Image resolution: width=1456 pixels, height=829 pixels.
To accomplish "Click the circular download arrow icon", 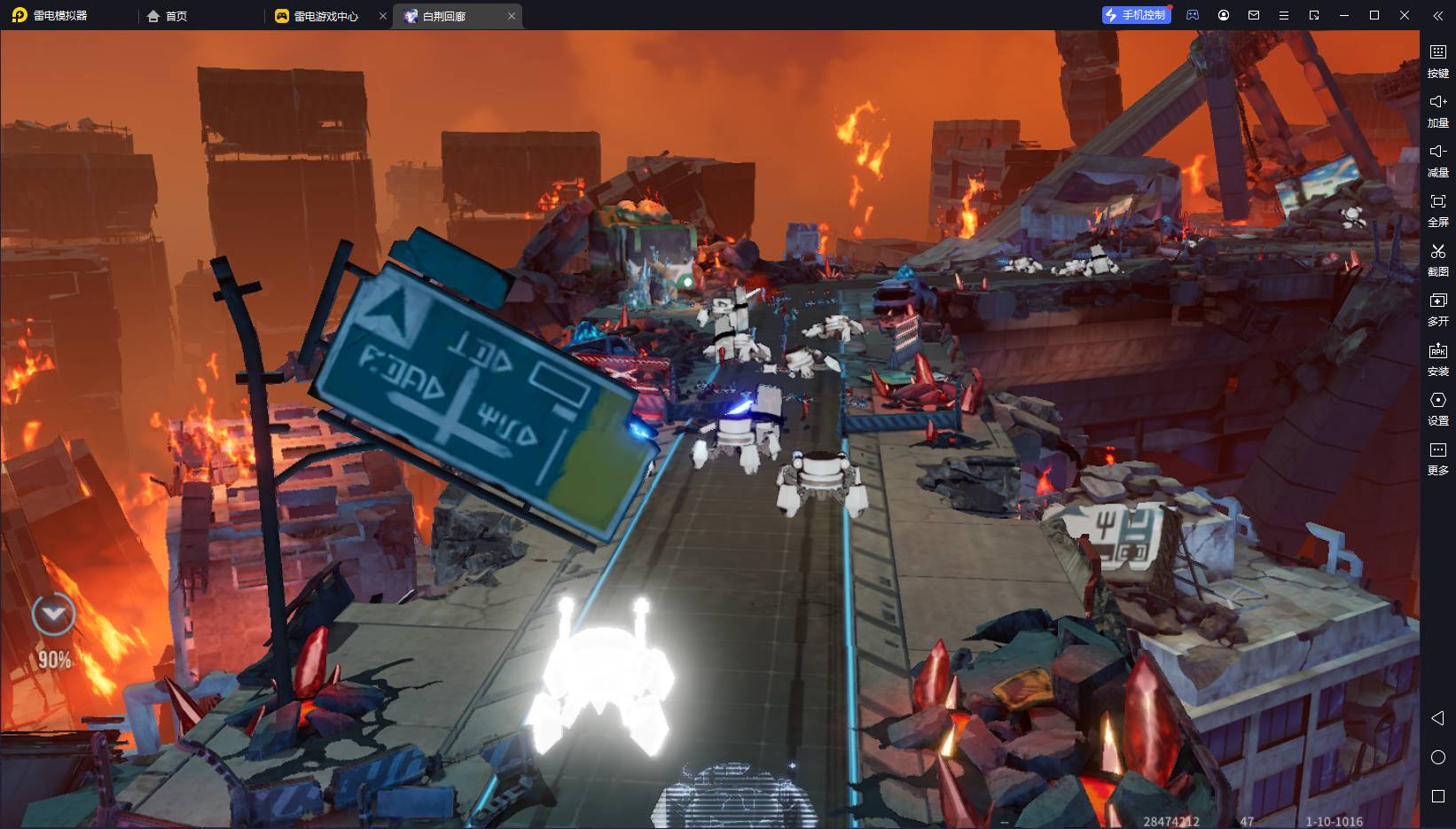I will tap(53, 614).
